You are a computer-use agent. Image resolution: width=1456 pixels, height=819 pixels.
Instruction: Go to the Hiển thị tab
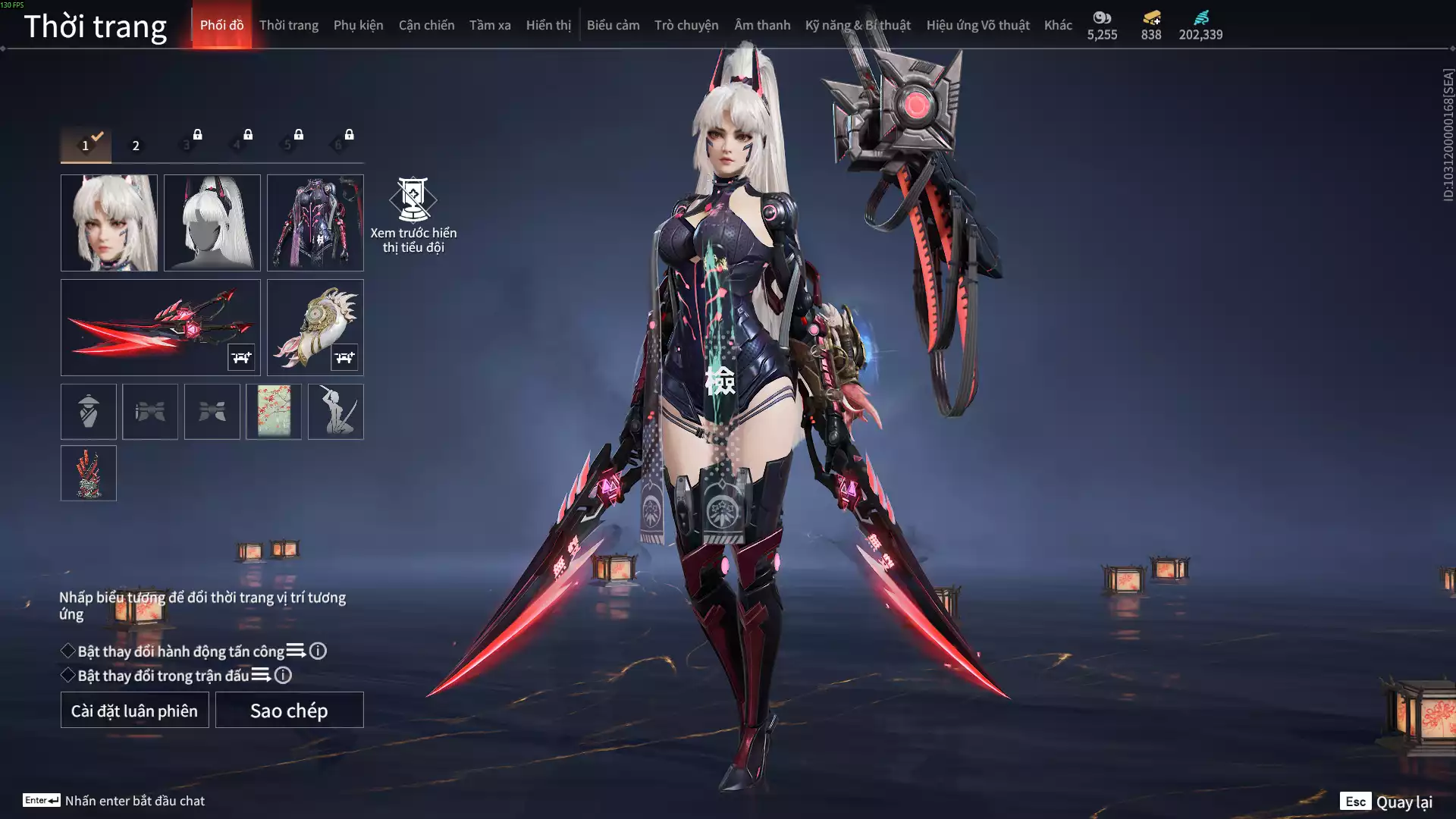click(x=548, y=25)
